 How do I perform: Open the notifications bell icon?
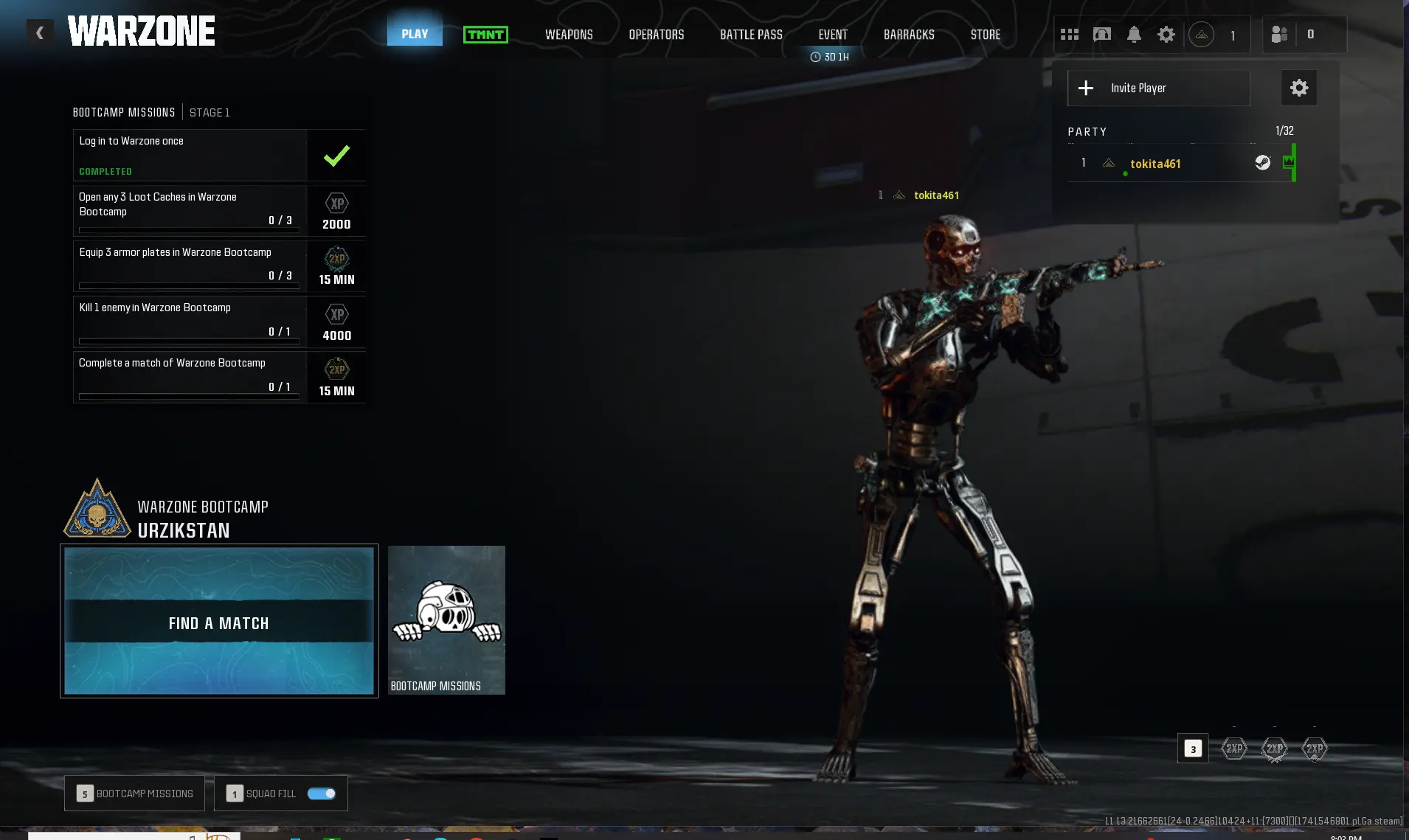click(x=1134, y=33)
